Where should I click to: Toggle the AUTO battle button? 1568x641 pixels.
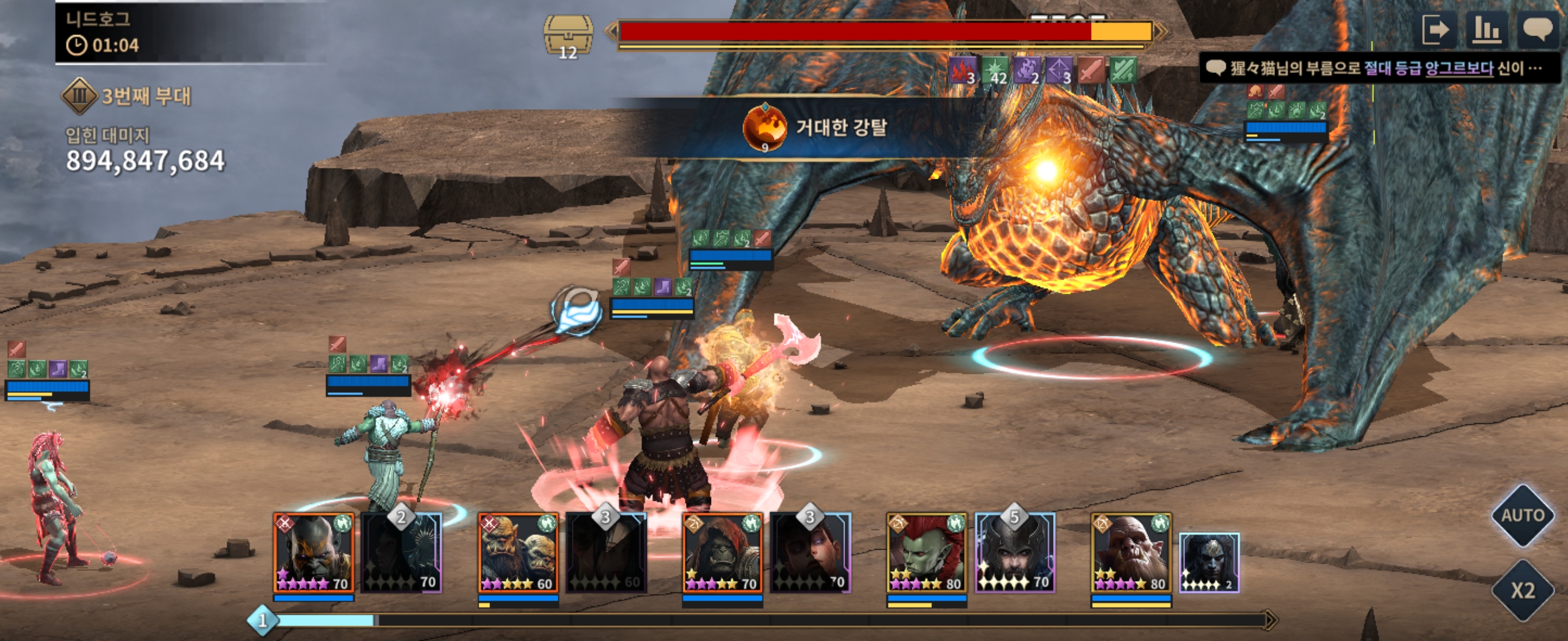pyautogui.click(x=1522, y=516)
